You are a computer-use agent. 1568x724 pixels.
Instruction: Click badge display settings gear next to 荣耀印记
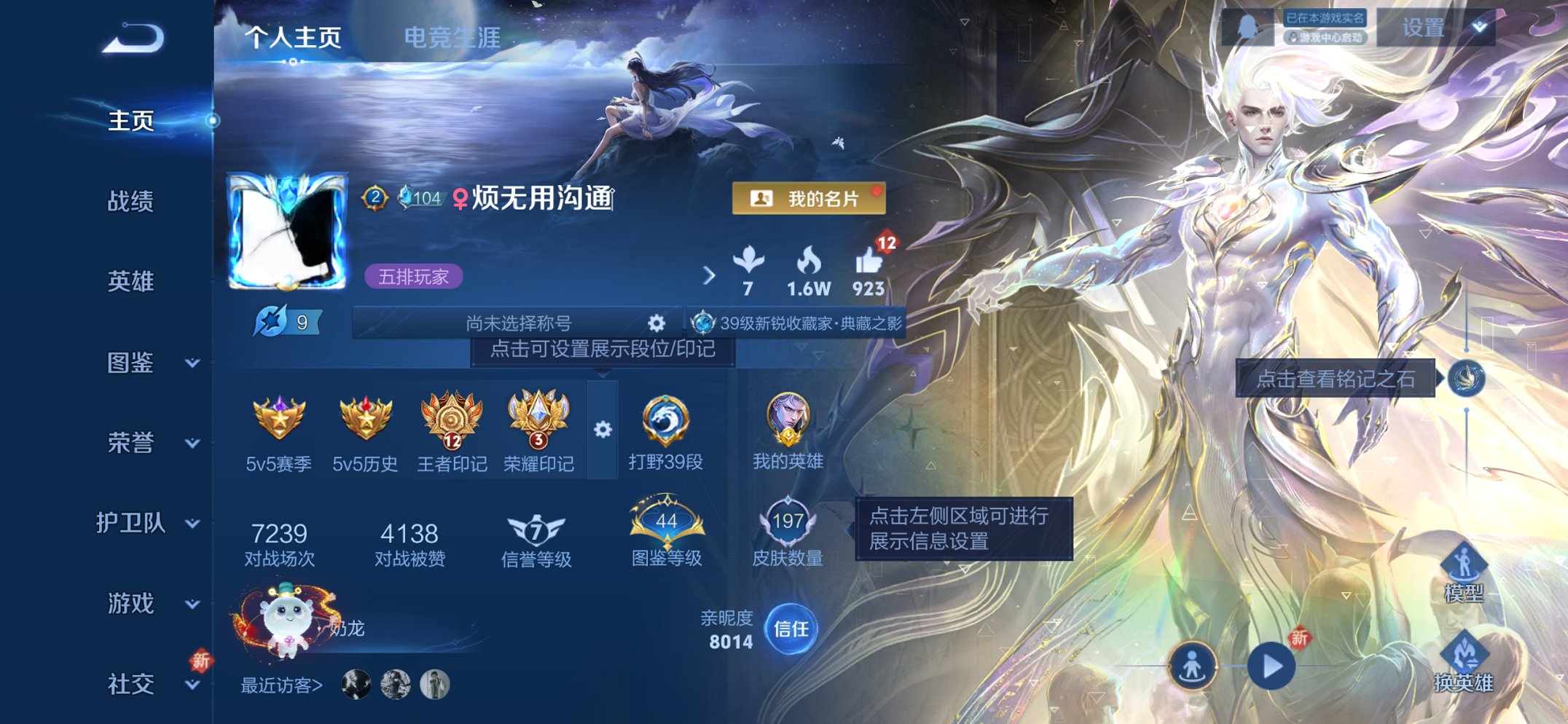pyautogui.click(x=603, y=430)
